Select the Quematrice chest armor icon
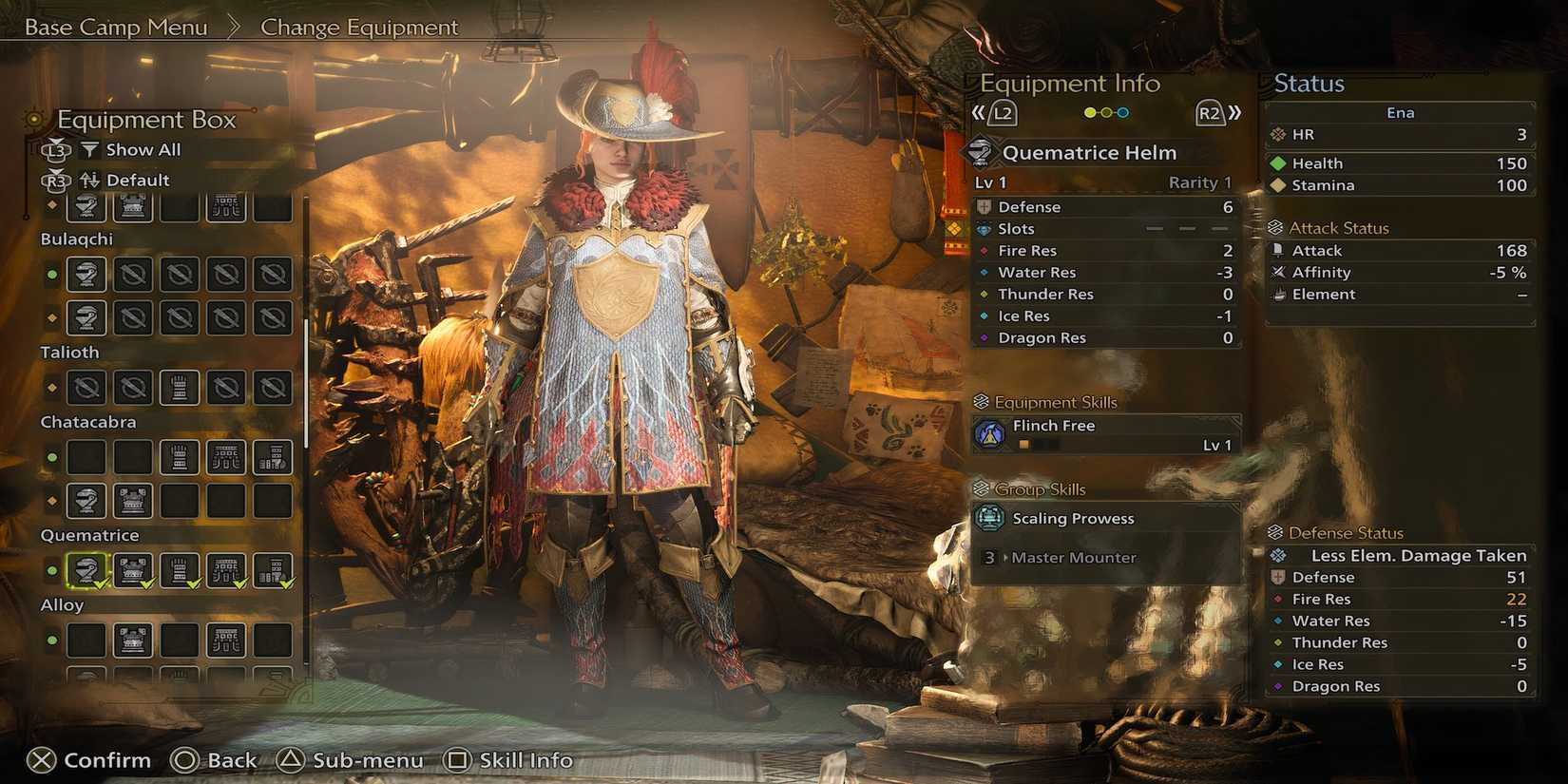The width and height of the screenshot is (1568, 784). (x=131, y=570)
